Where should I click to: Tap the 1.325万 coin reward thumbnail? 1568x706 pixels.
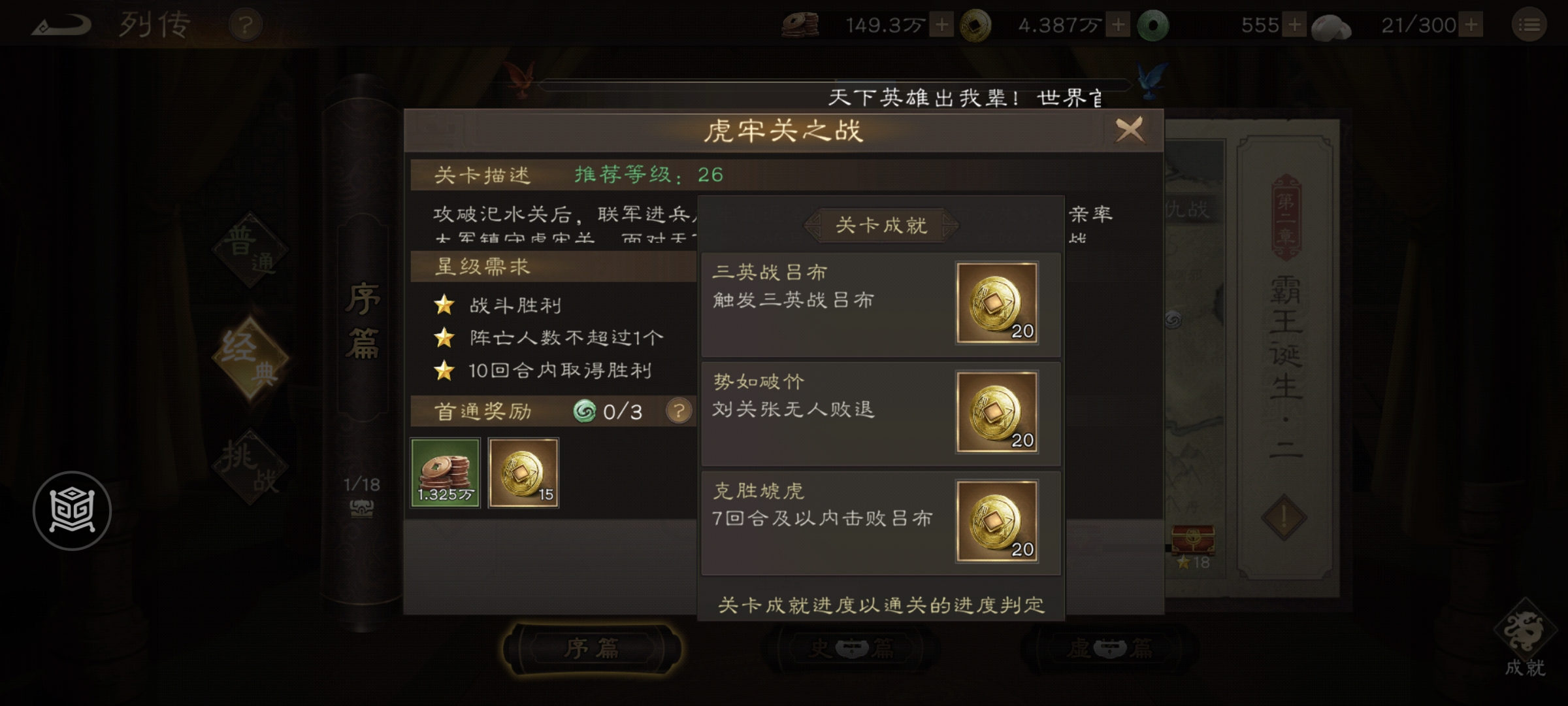(x=445, y=472)
